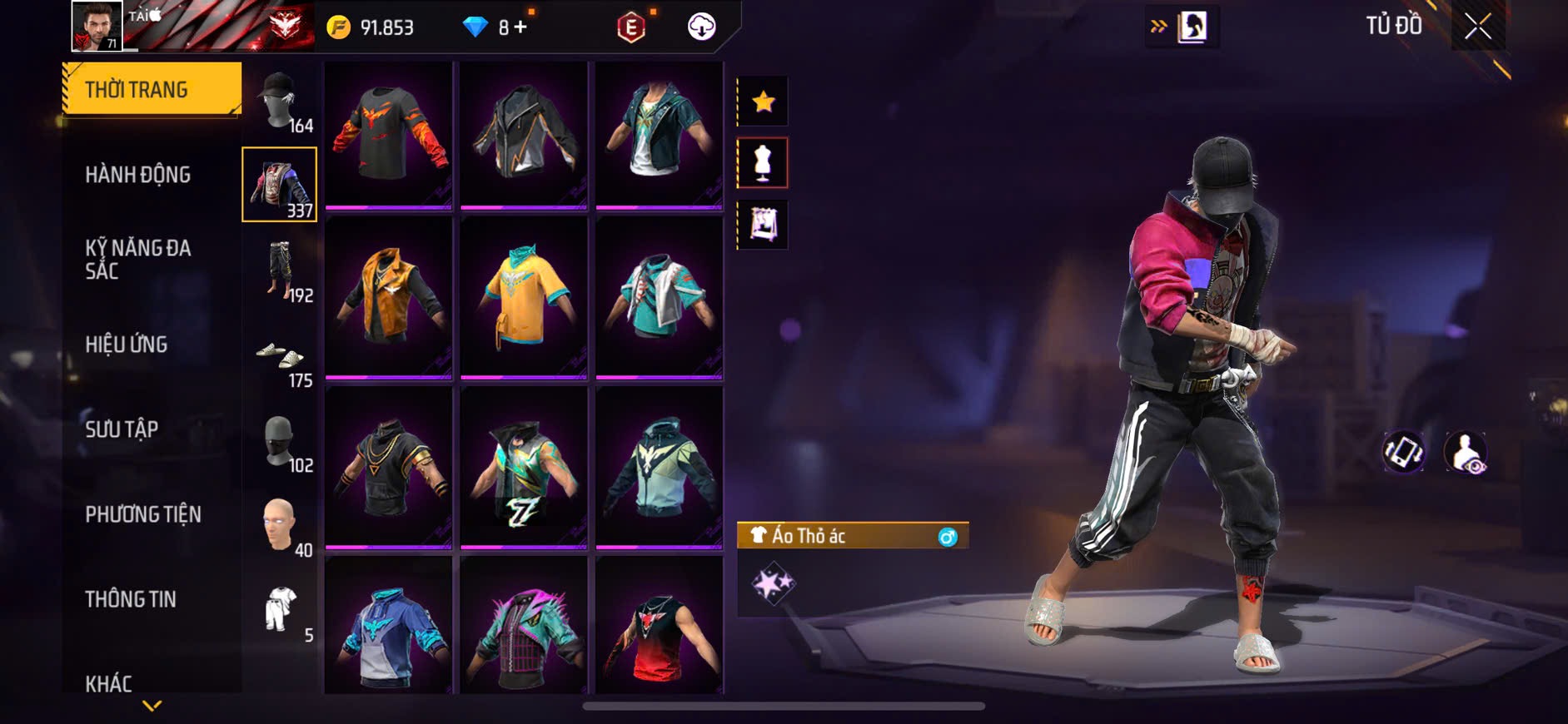Show the THÔNG TIN tab
Image resolution: width=1568 pixels, height=724 pixels.
point(131,599)
